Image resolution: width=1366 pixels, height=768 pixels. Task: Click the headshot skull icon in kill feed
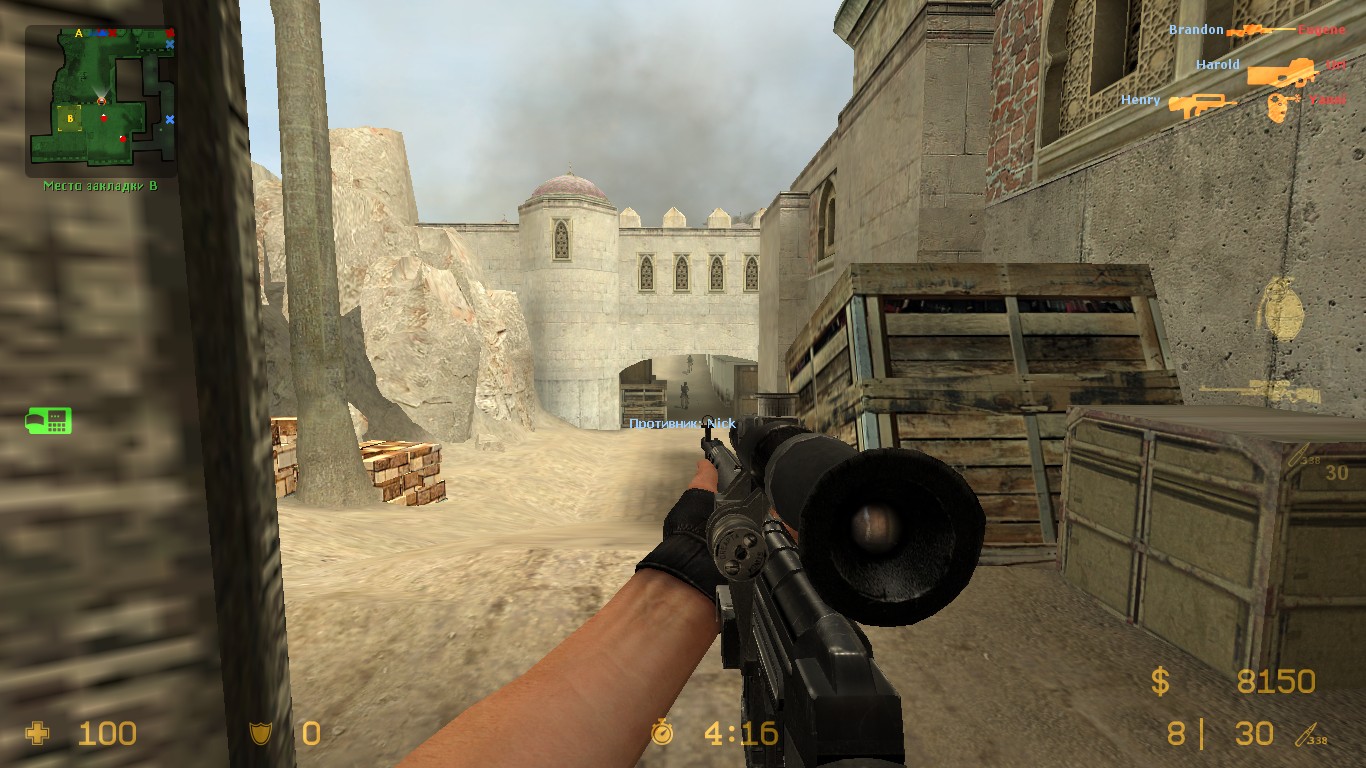click(1277, 105)
